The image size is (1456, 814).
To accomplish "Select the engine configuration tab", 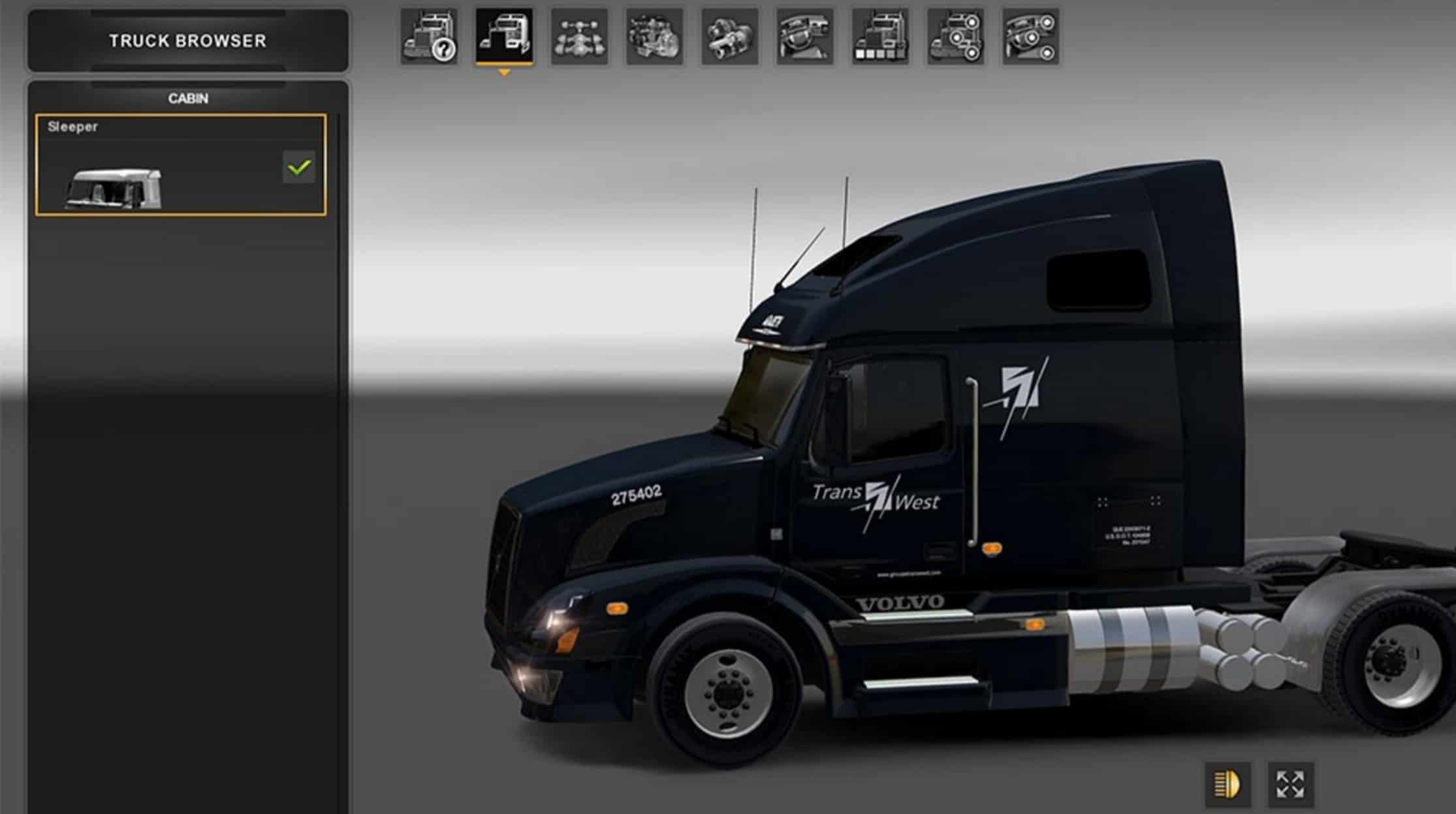I will [654, 37].
